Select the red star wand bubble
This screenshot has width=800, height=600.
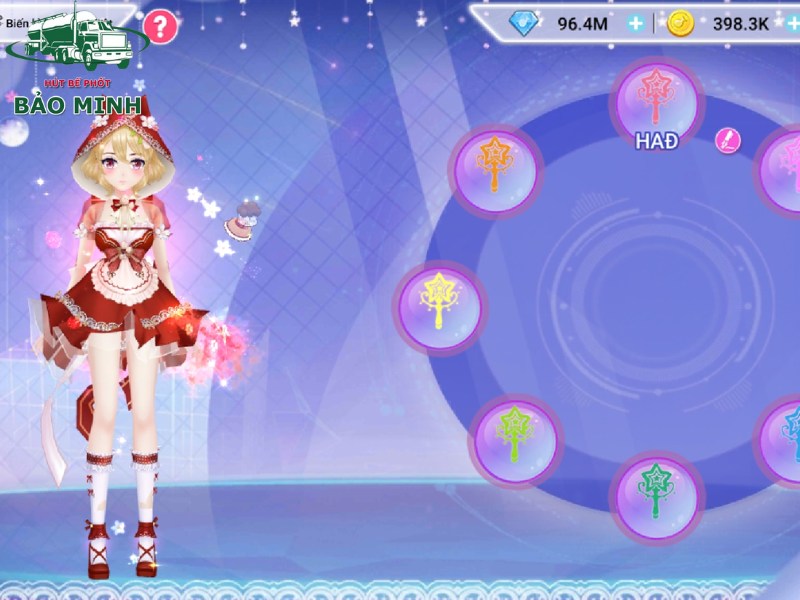tap(657, 98)
